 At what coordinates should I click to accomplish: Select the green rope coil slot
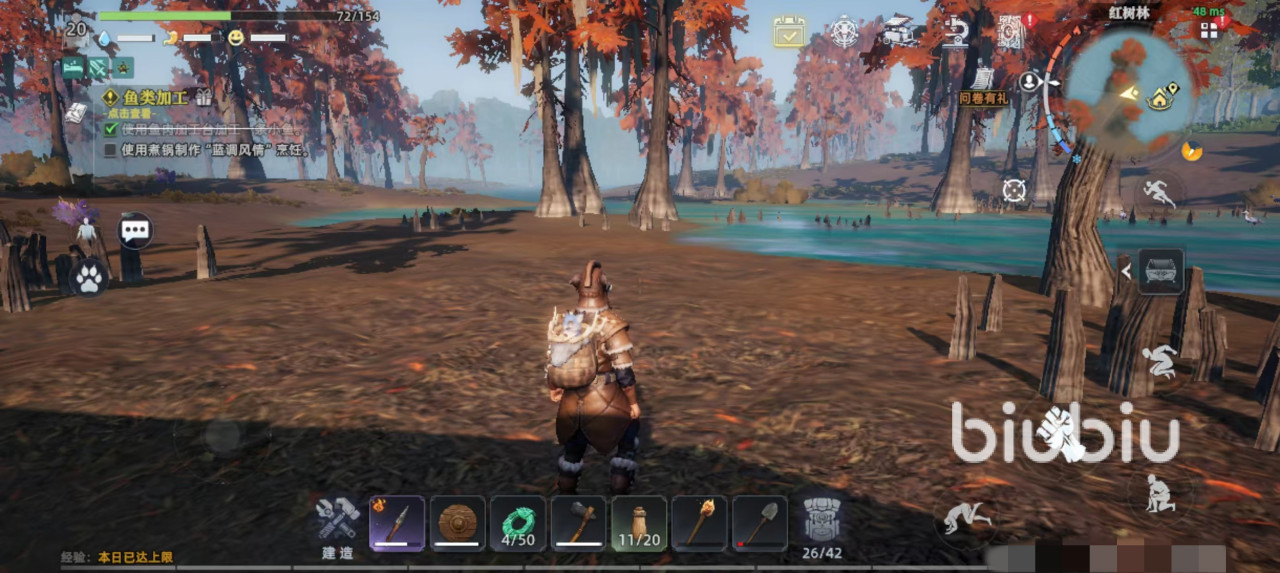coord(518,523)
